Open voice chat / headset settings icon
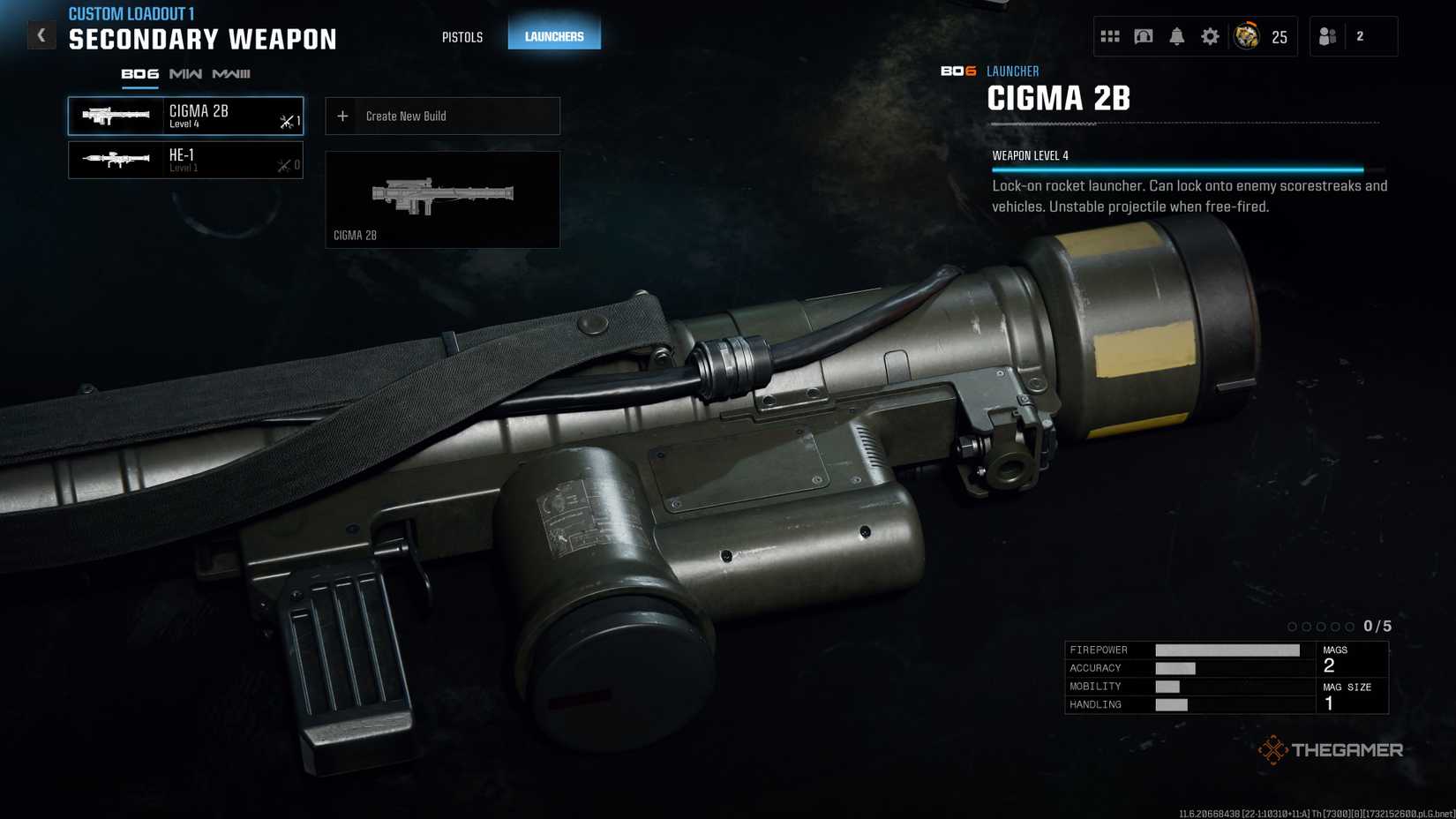The image size is (1456, 819). [x=1143, y=36]
